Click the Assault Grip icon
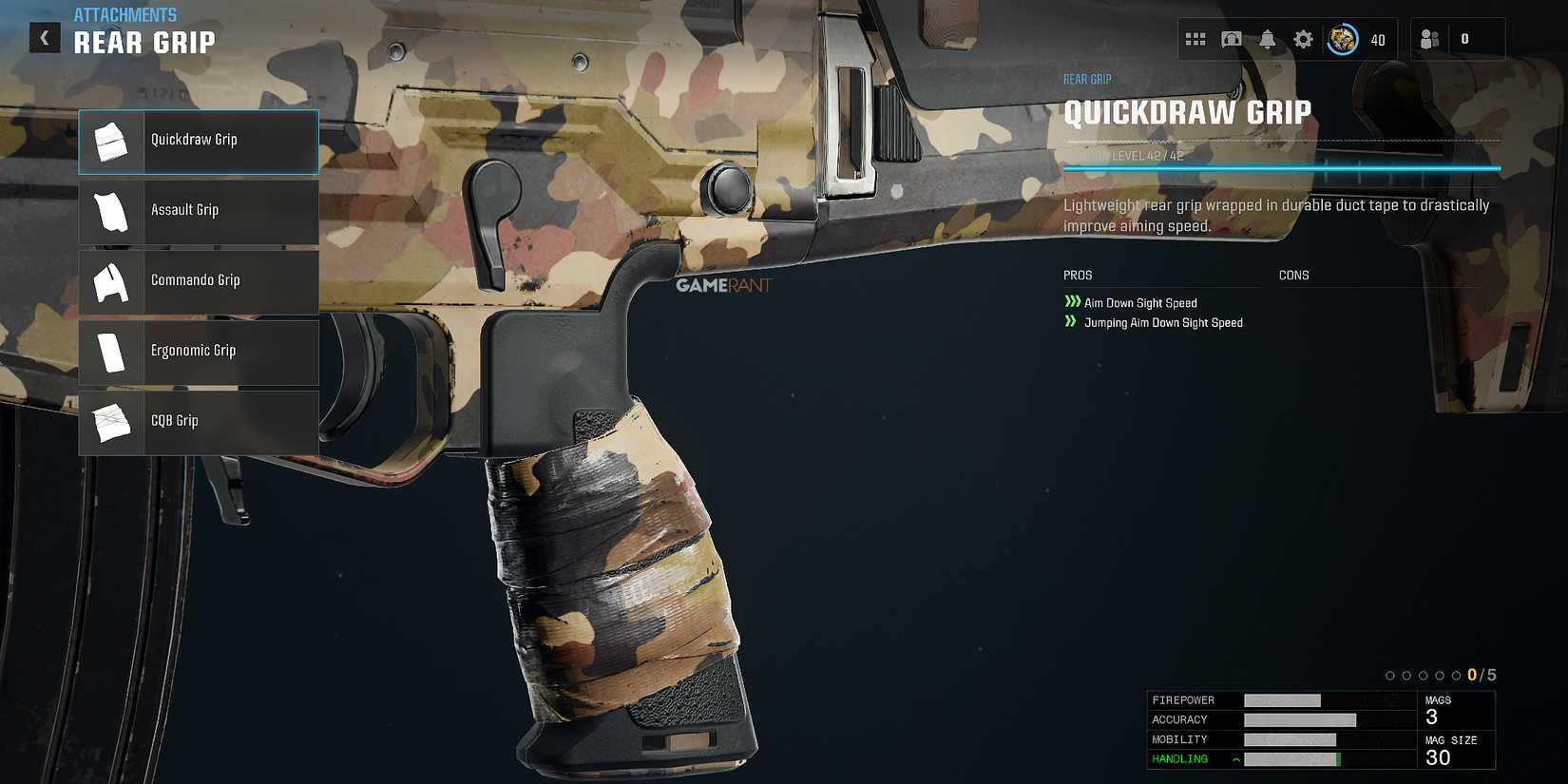The image size is (1568, 784). pyautogui.click(x=111, y=211)
